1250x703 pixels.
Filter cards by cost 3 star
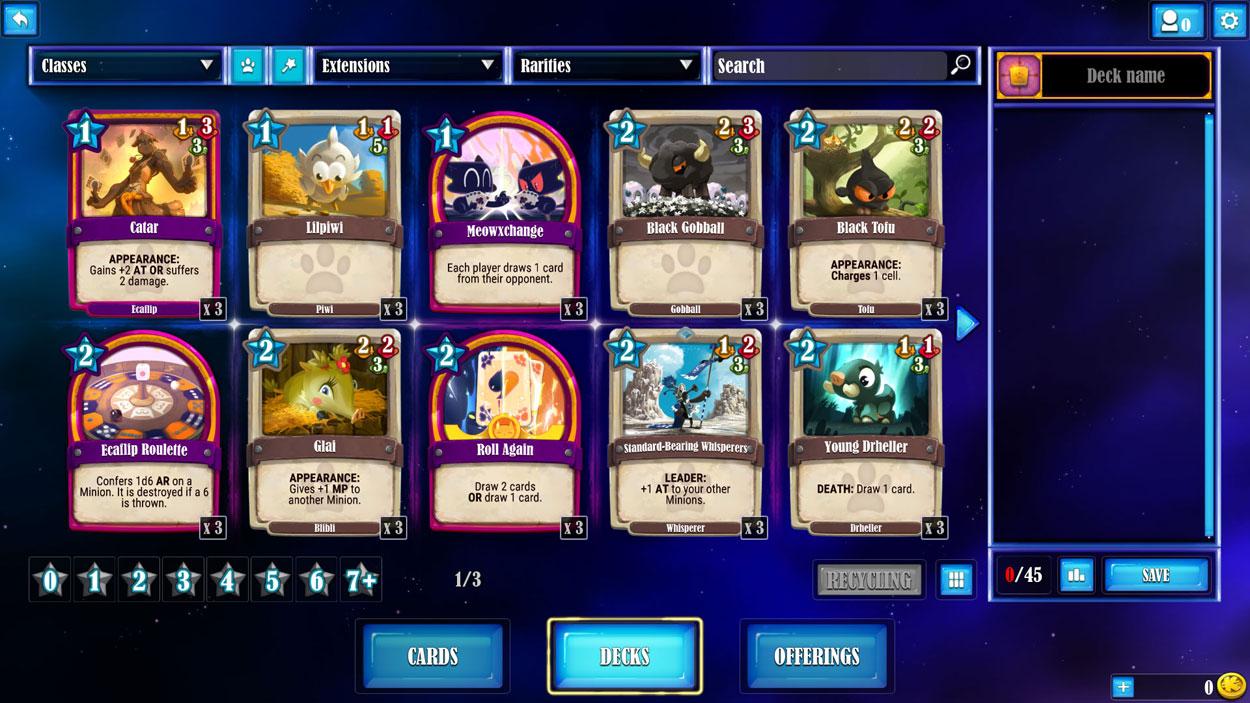coord(183,580)
